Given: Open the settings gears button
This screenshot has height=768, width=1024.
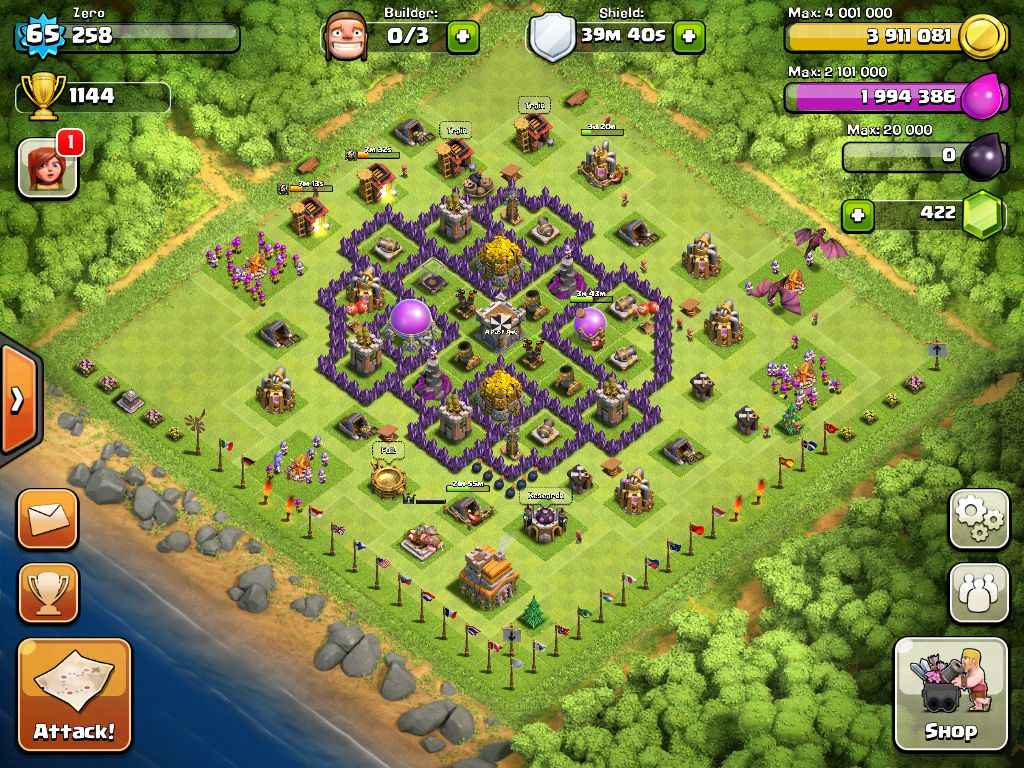Looking at the screenshot, I should point(979,519).
